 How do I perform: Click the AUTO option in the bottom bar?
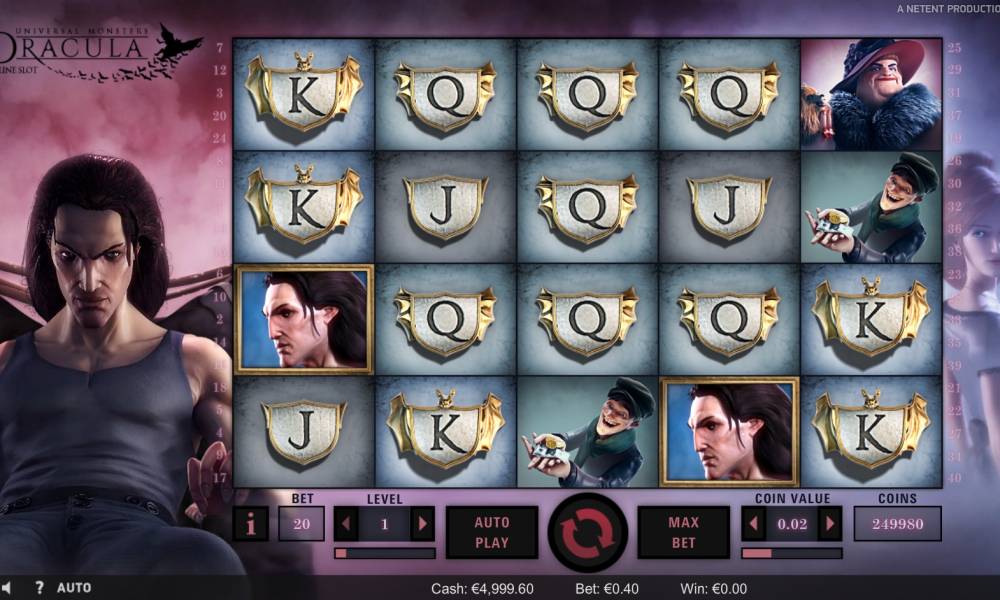tap(74, 588)
